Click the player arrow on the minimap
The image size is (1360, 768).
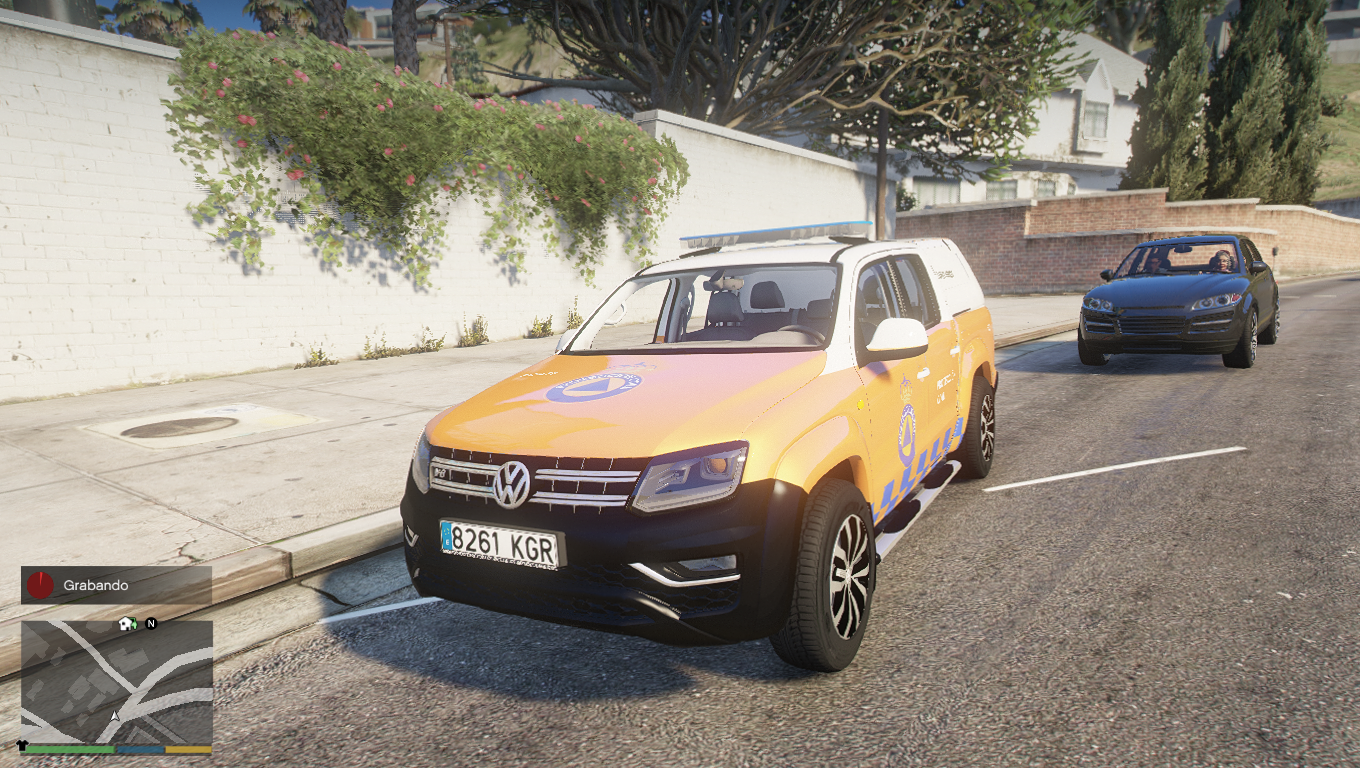tap(115, 716)
